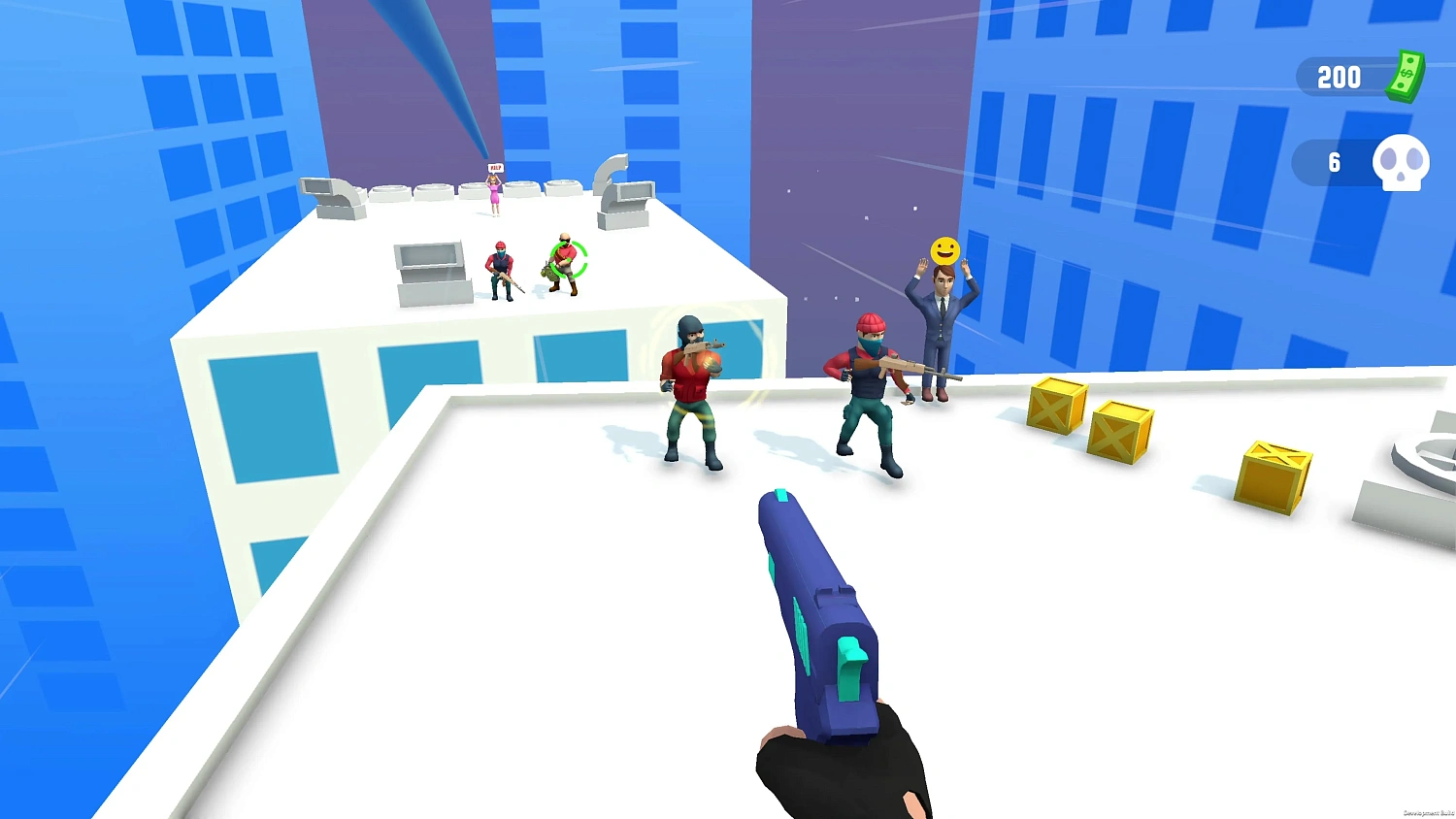The height and width of the screenshot is (819, 1456).
Task: Click the skull kill-counter icon
Action: click(x=1401, y=163)
